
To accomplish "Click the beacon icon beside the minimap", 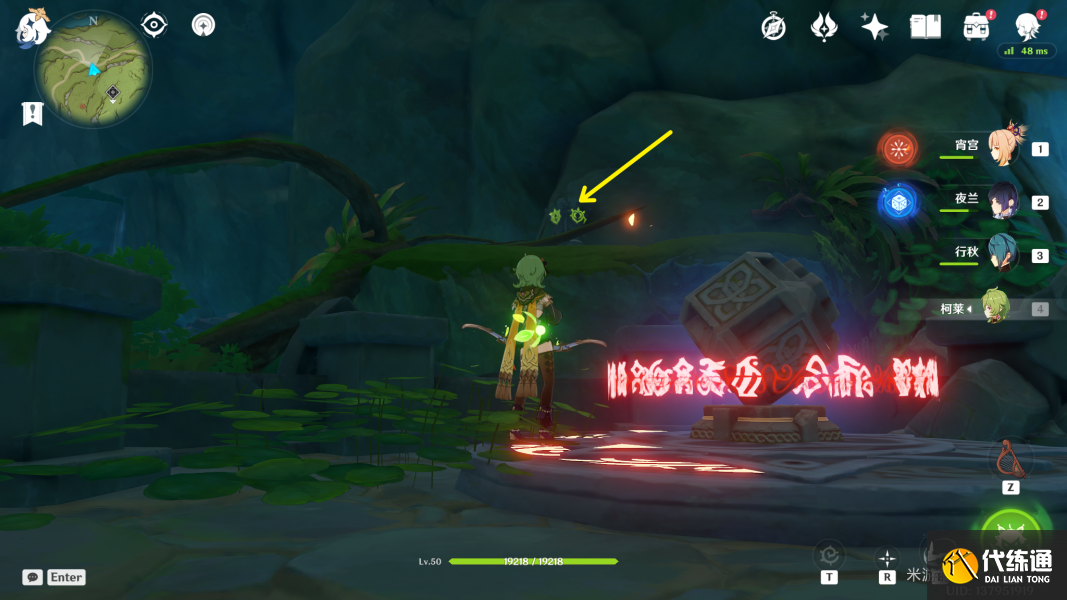I will coord(204,25).
